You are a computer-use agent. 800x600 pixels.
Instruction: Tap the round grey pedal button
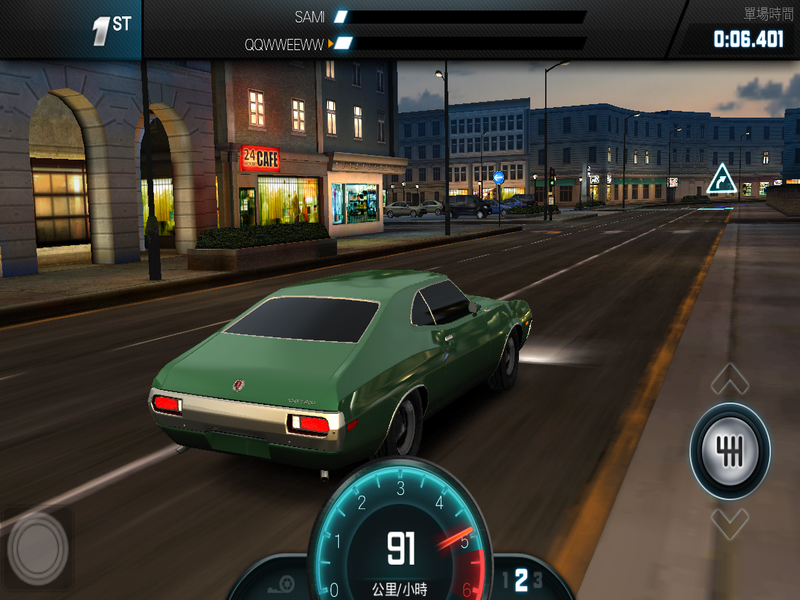click(38, 547)
